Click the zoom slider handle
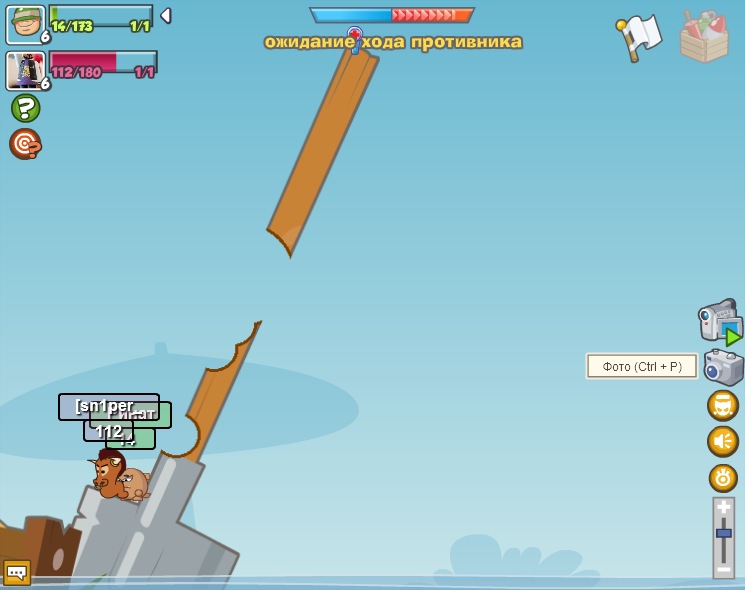The height and width of the screenshot is (590, 745). click(724, 534)
